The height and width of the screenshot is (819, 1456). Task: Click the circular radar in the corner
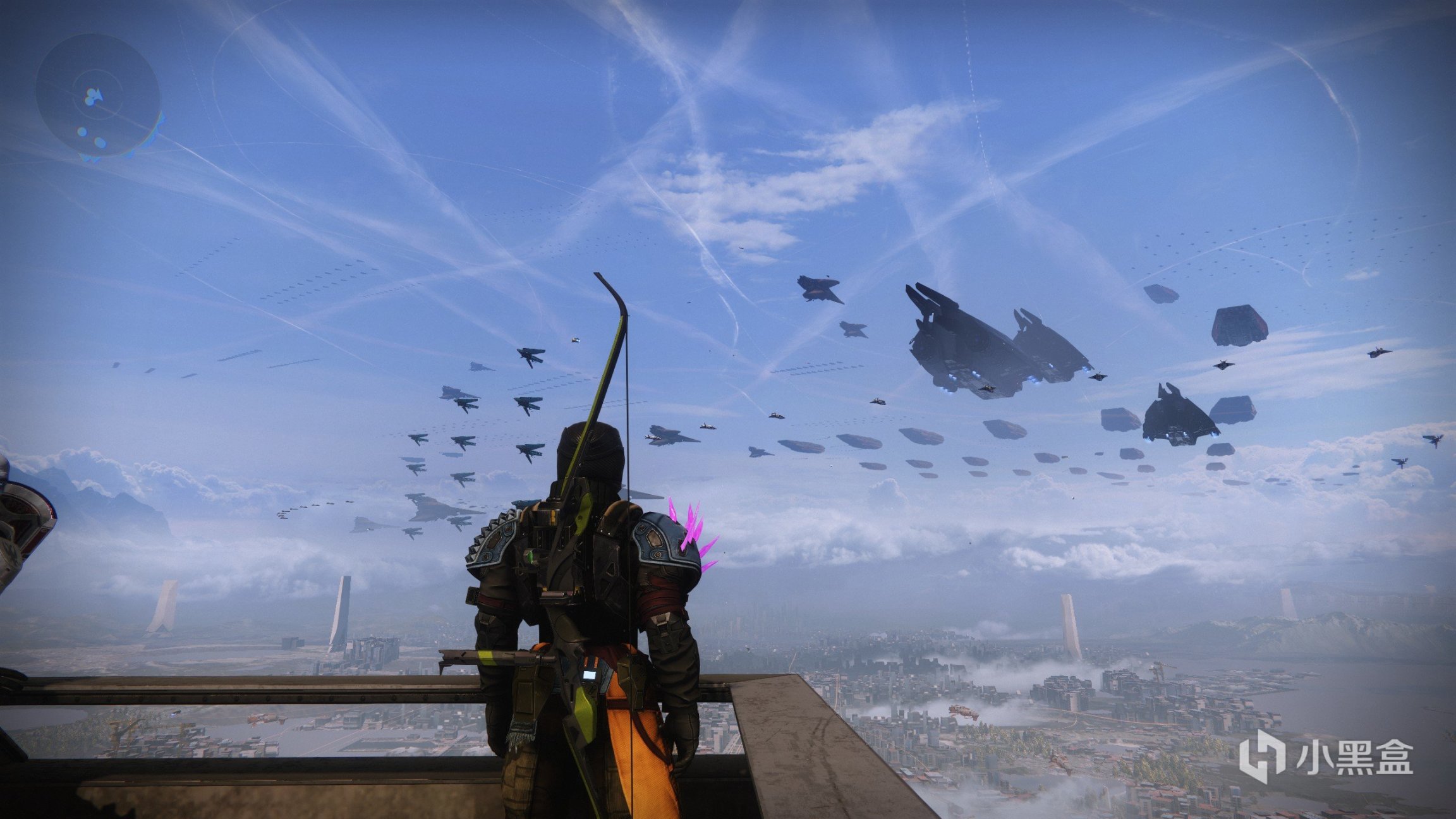pos(98,96)
